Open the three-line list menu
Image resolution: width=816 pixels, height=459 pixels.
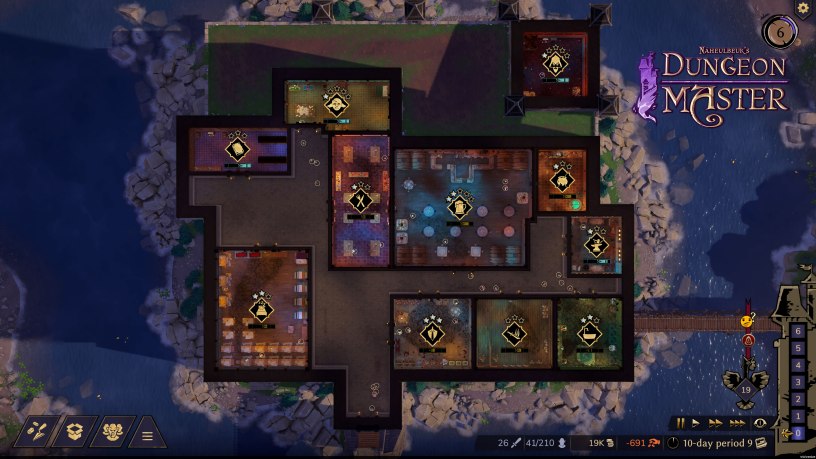click(147, 434)
